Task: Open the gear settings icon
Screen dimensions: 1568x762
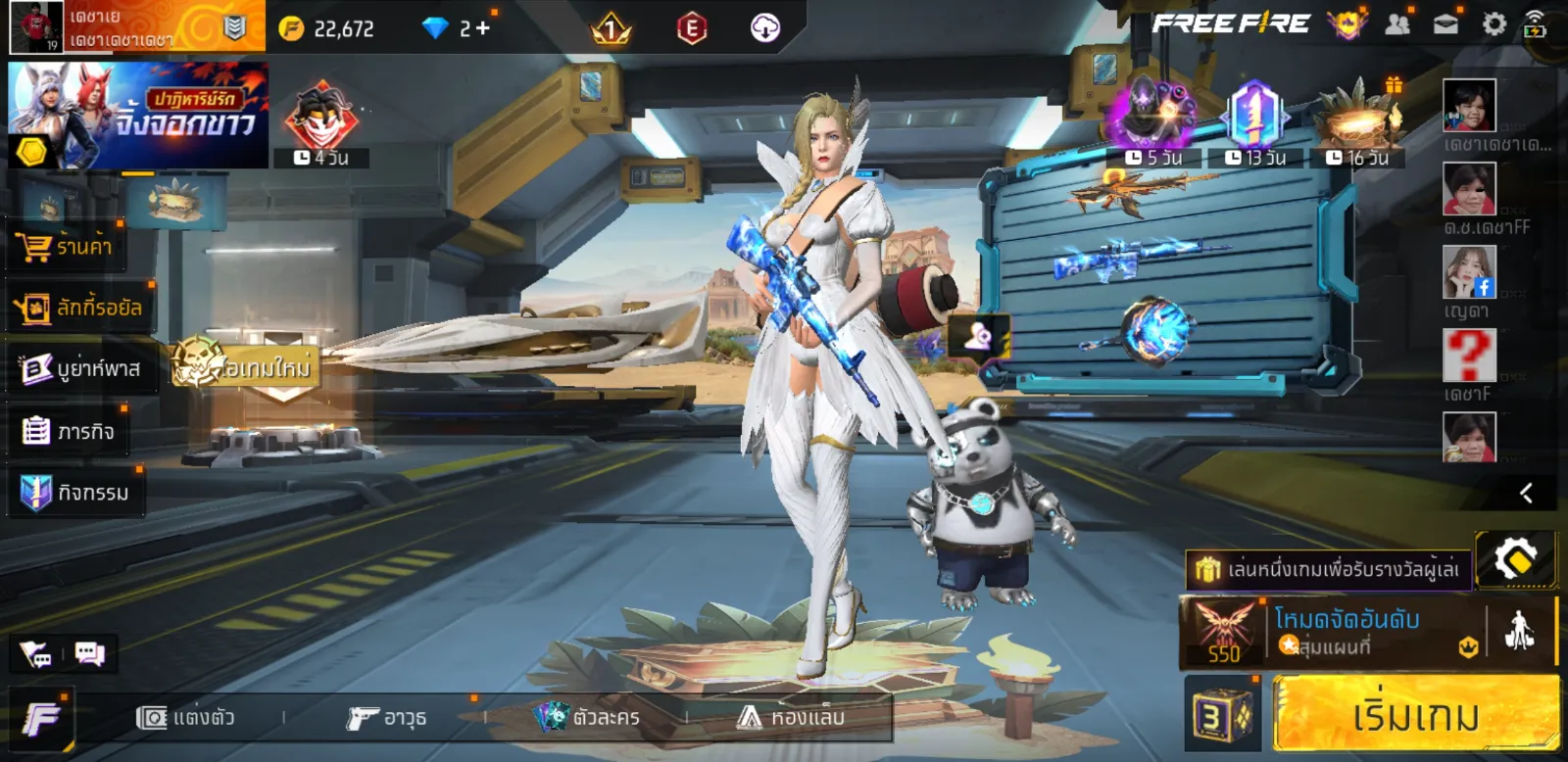Action: tap(1494, 24)
